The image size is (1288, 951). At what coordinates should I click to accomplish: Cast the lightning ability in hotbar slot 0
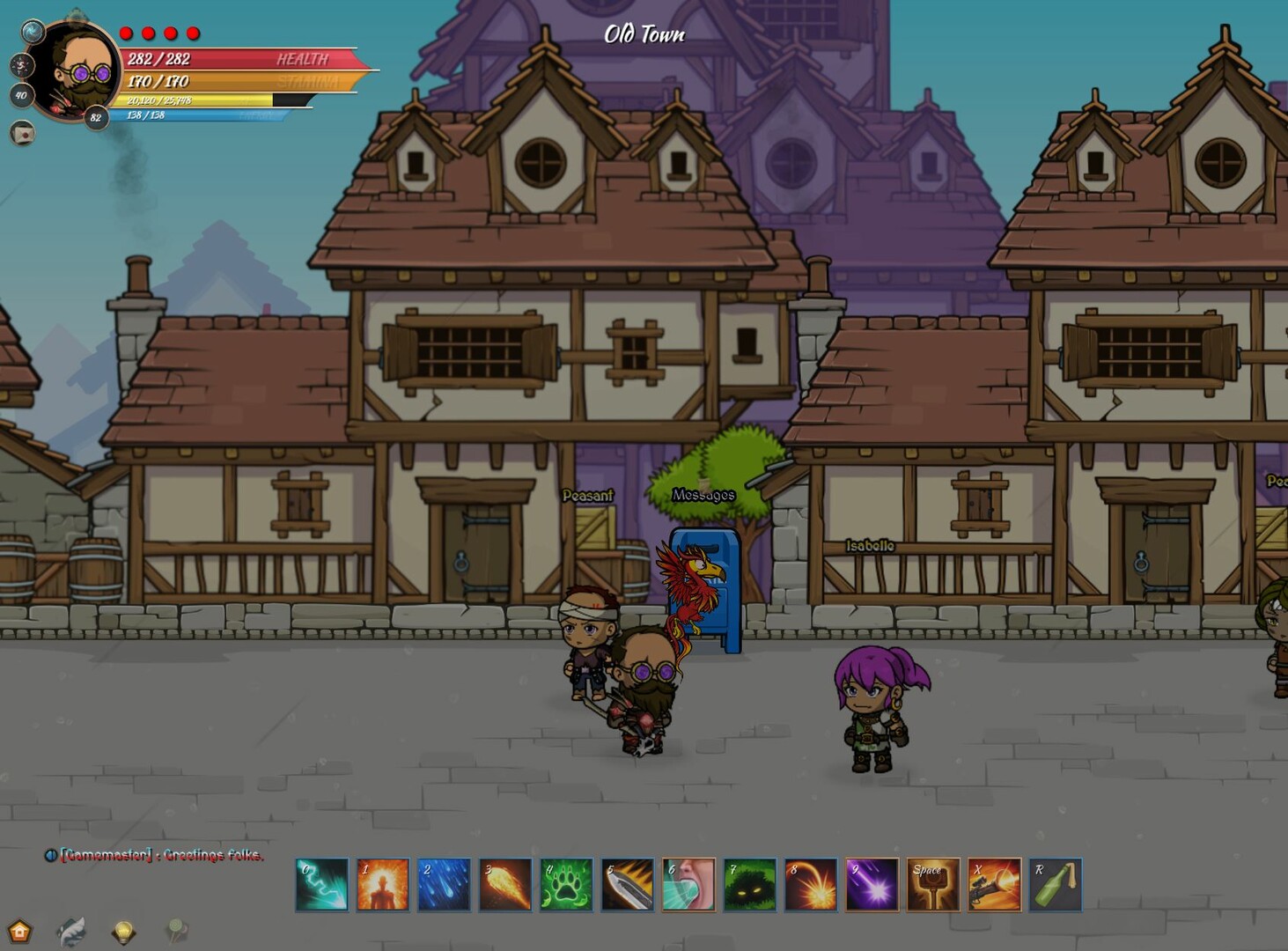[x=321, y=884]
